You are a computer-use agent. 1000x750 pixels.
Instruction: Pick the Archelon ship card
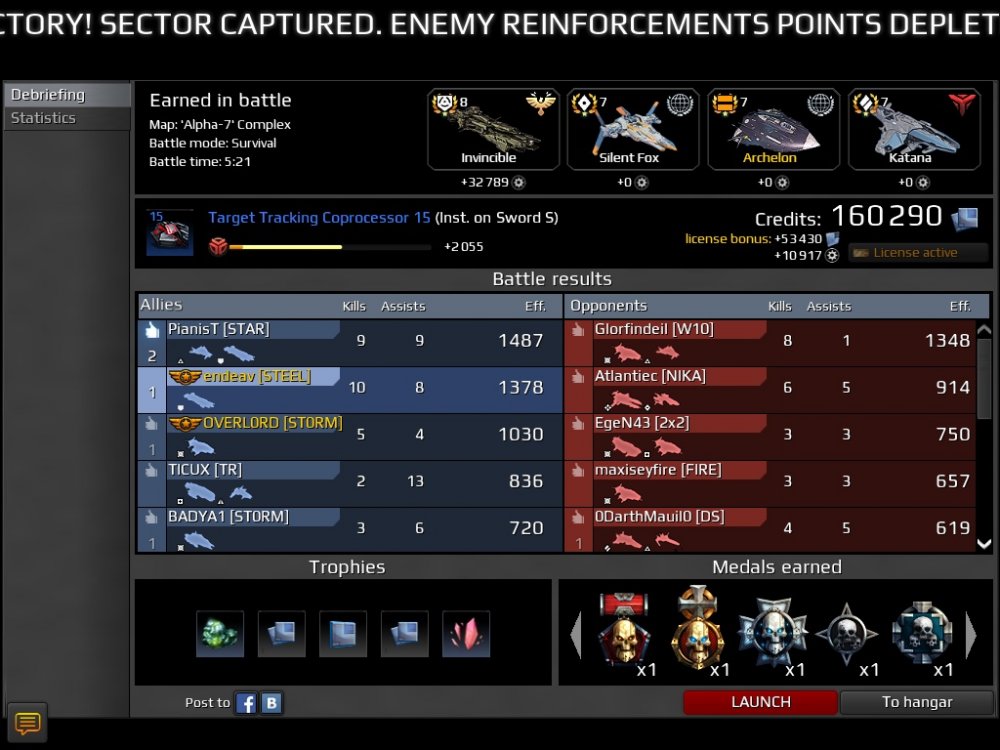[x=770, y=130]
